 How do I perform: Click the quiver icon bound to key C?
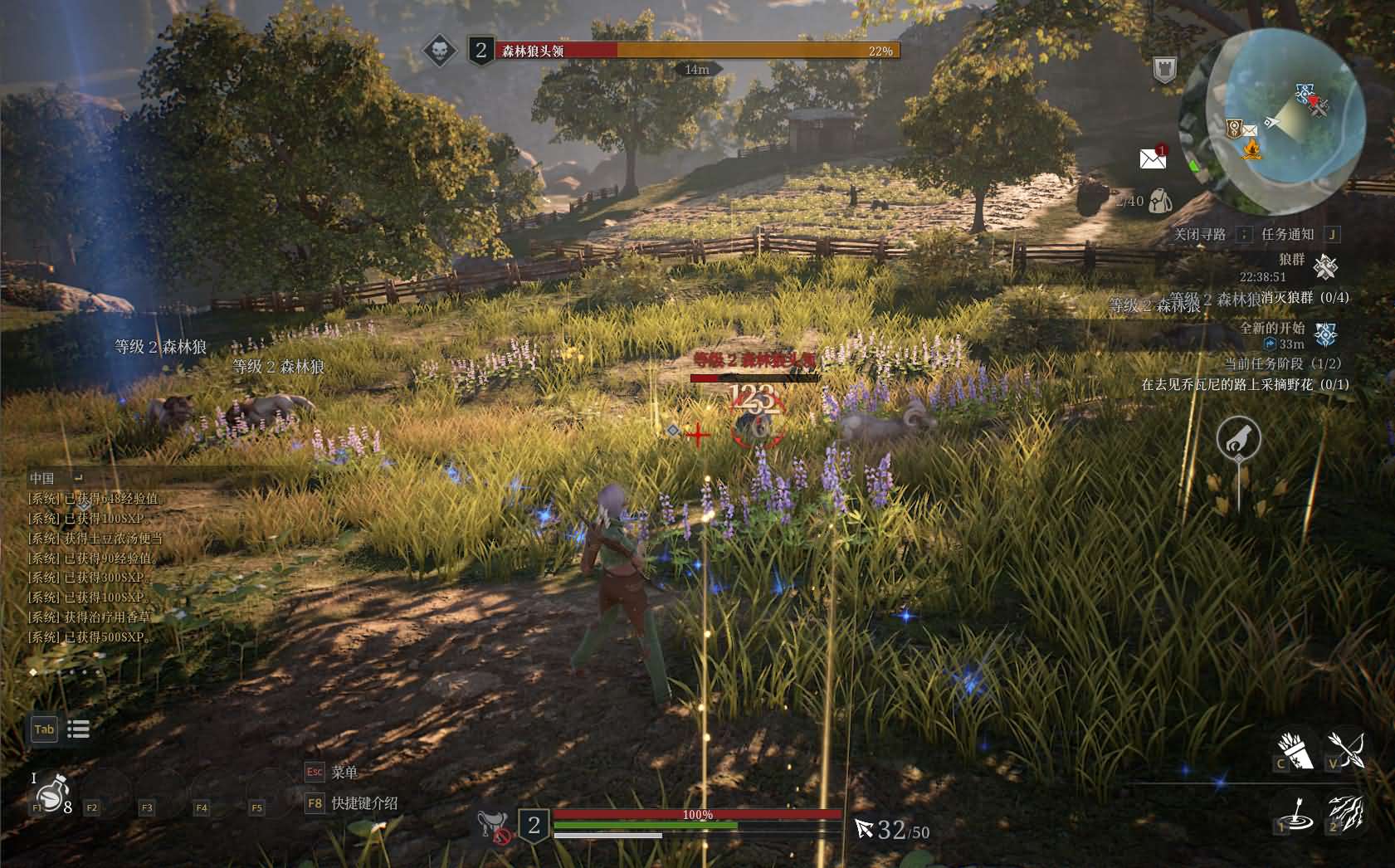(1292, 751)
